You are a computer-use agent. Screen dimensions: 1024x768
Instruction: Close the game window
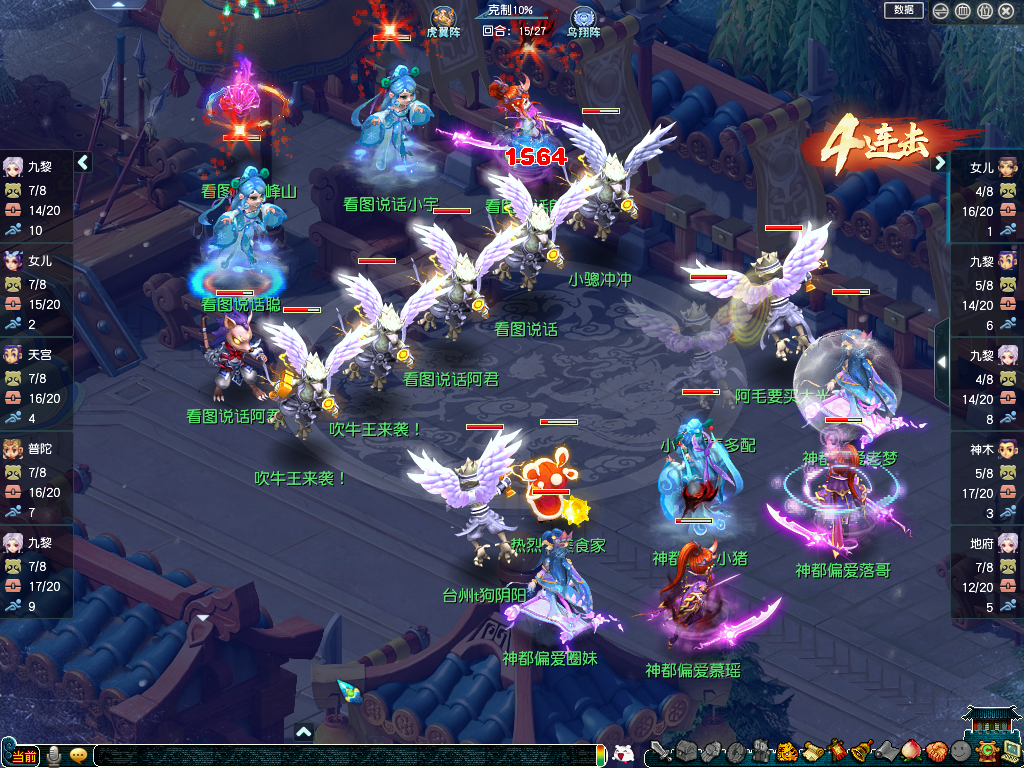click(1007, 11)
